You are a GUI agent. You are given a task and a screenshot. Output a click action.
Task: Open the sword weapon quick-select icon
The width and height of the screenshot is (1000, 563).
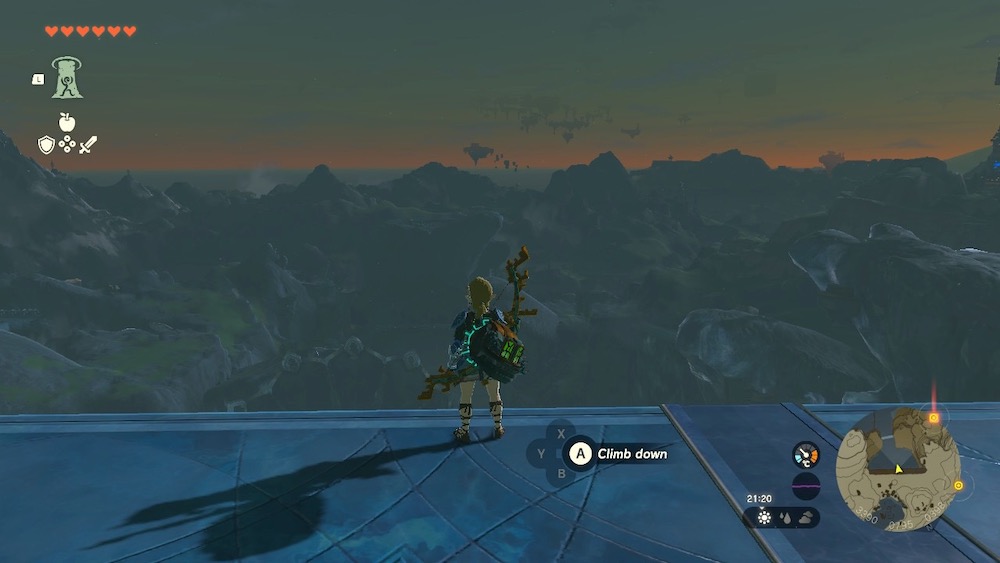(x=88, y=144)
